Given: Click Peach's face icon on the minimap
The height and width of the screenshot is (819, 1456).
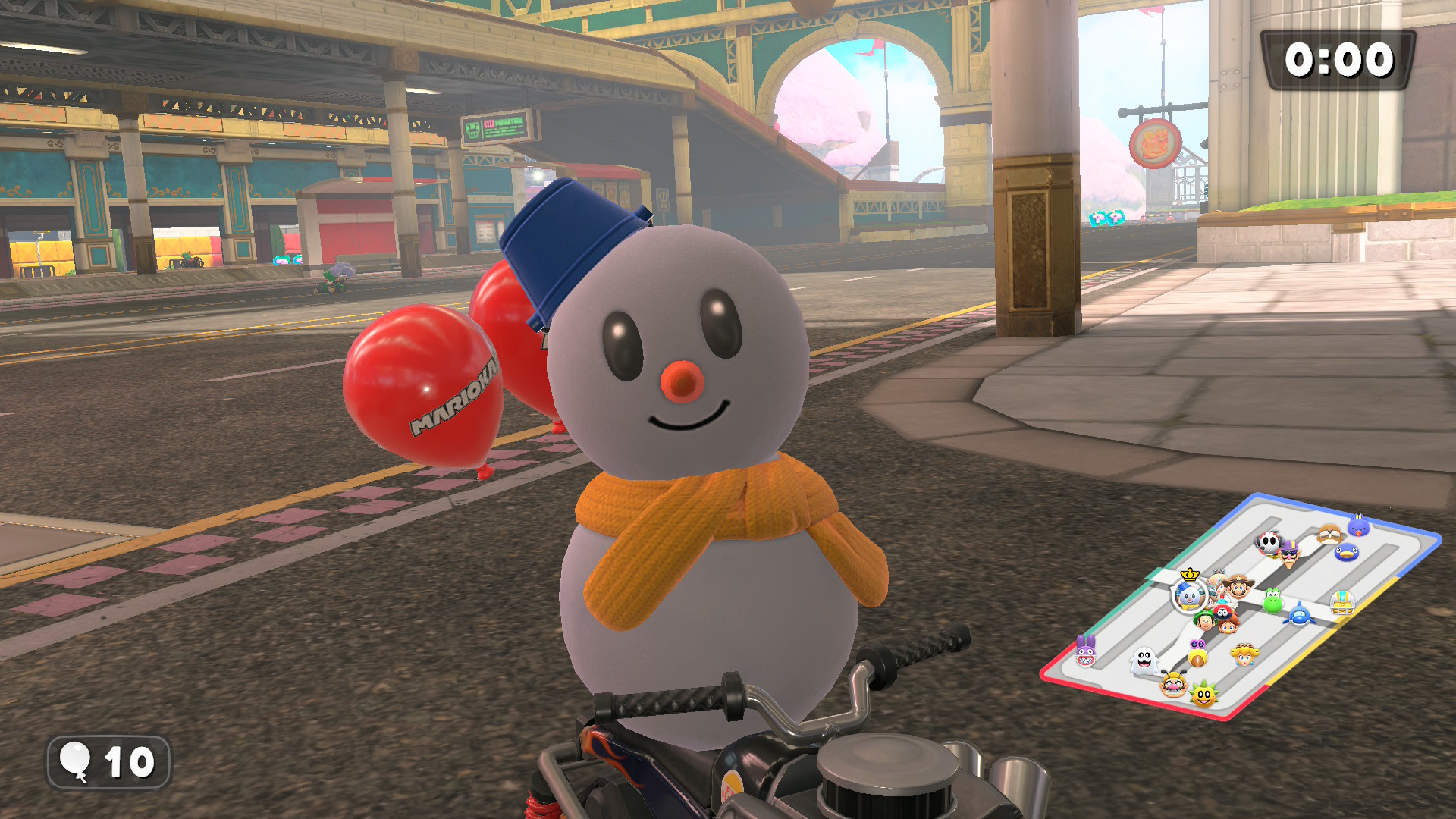Looking at the screenshot, I should [1244, 654].
